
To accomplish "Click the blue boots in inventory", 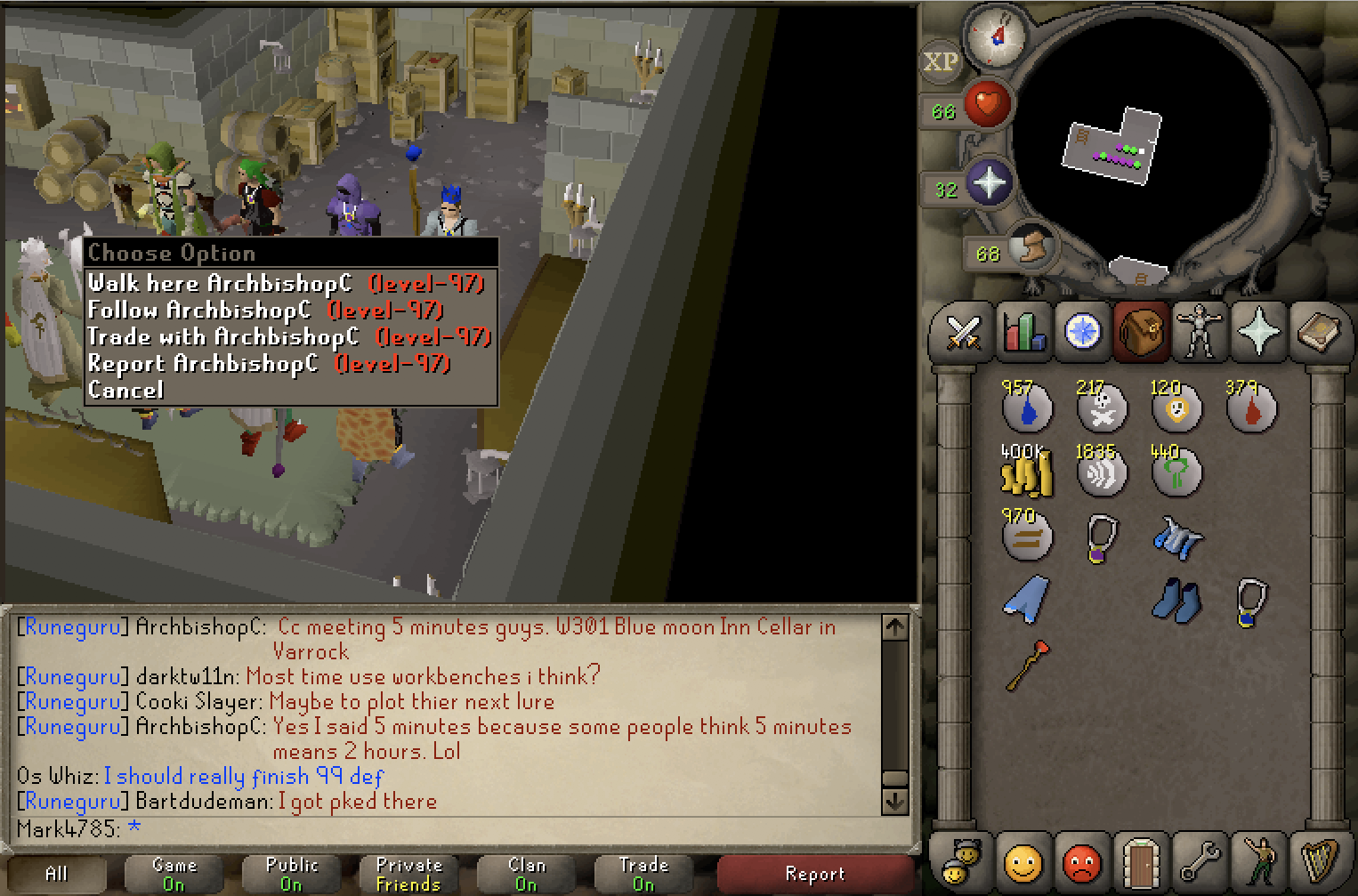I will pyautogui.click(x=1176, y=601).
